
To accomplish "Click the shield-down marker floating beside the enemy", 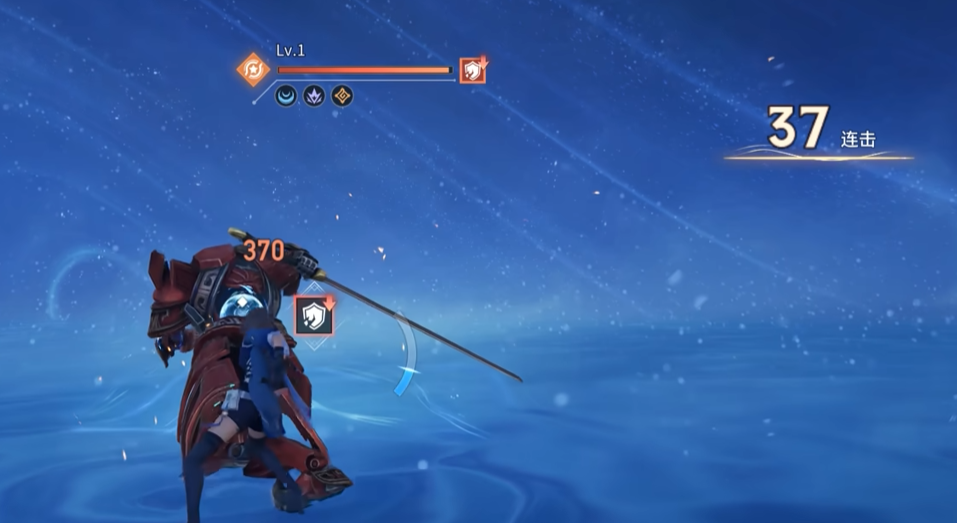I will pos(314,316).
